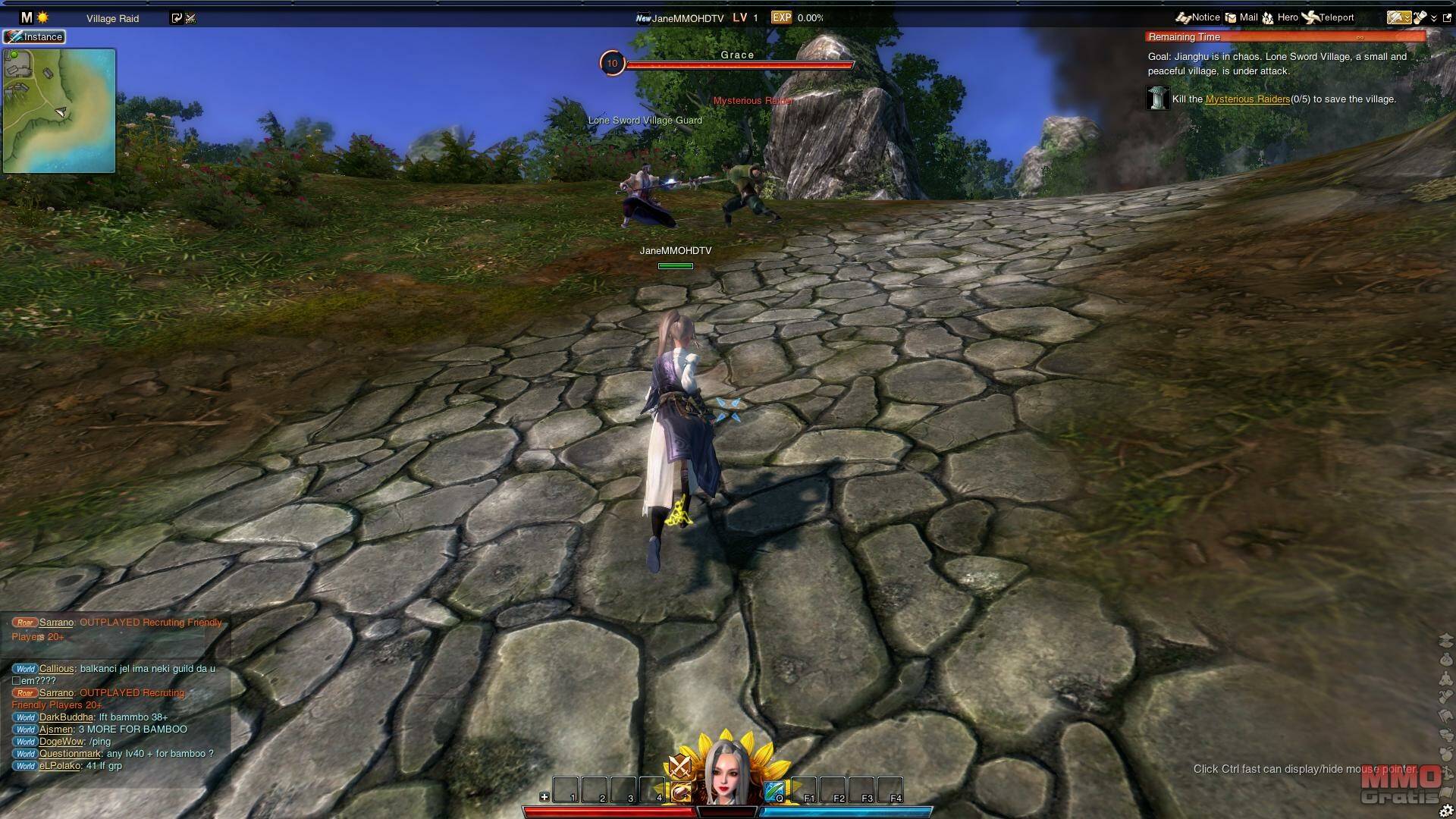The width and height of the screenshot is (1456, 819).
Task: Use the green leaf Q skill
Action: (773, 792)
